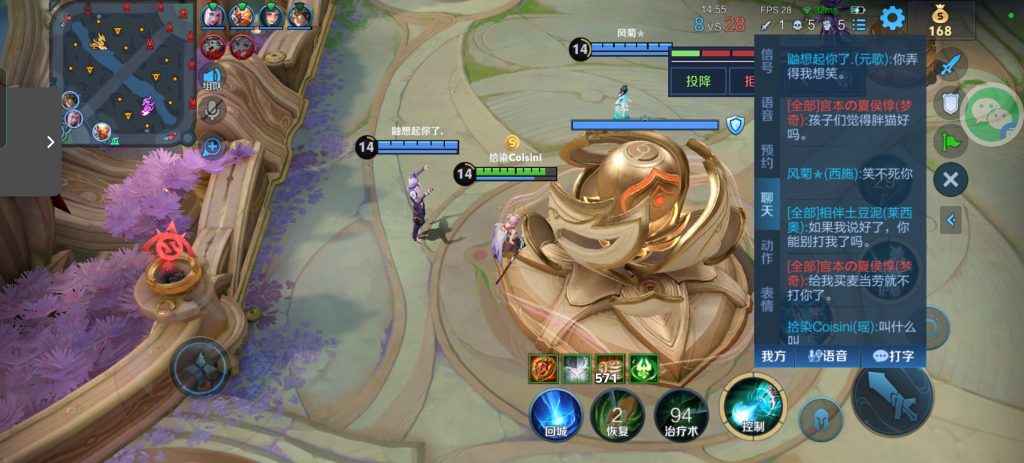1024x463 pixels.
Task: Open the gear settings menu
Action: click(892, 18)
